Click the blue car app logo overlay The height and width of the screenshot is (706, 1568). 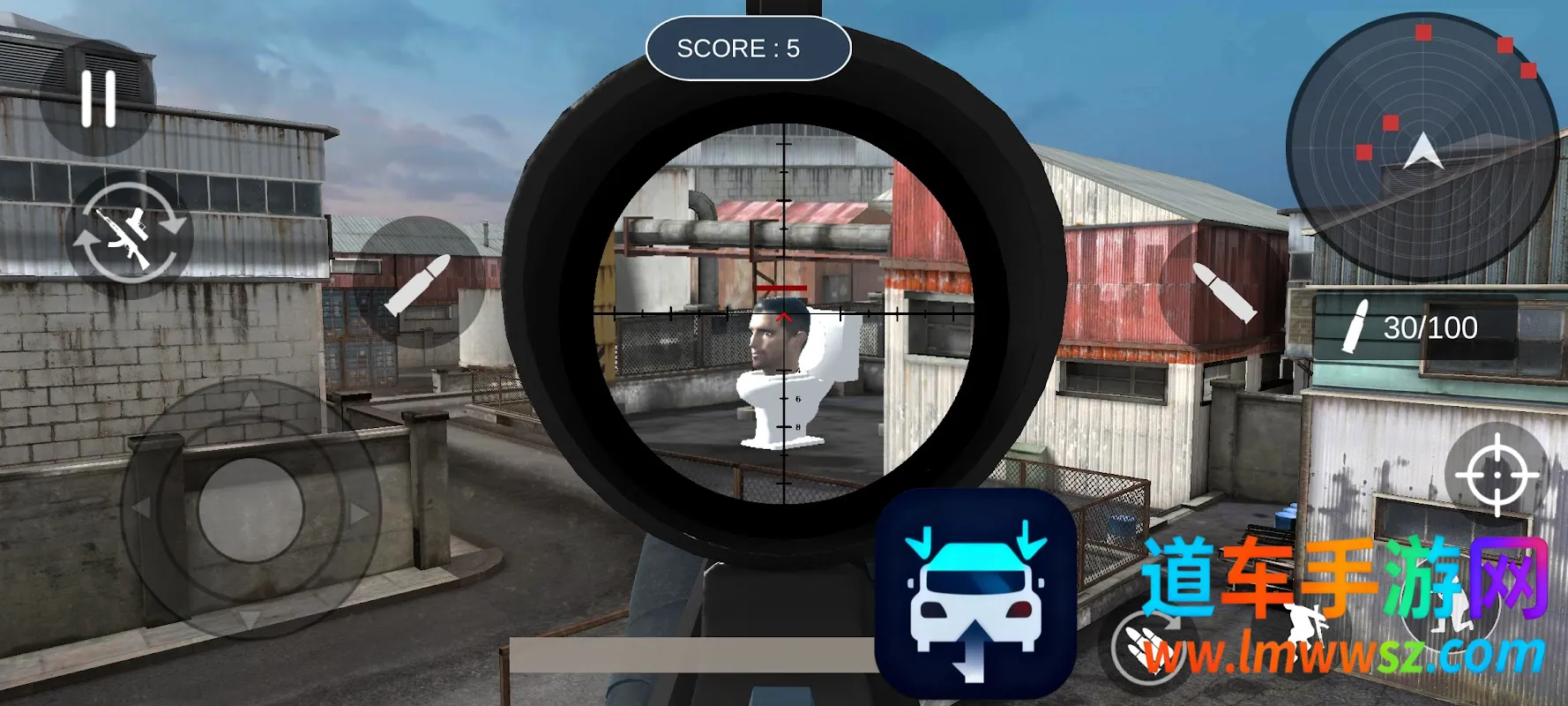click(x=975, y=594)
